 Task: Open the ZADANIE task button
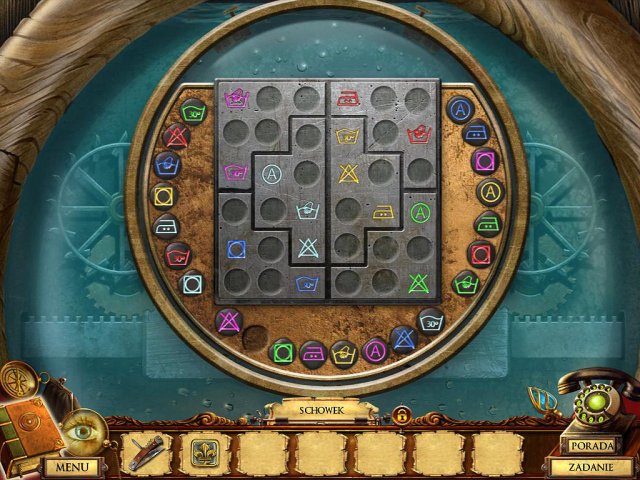tap(591, 466)
